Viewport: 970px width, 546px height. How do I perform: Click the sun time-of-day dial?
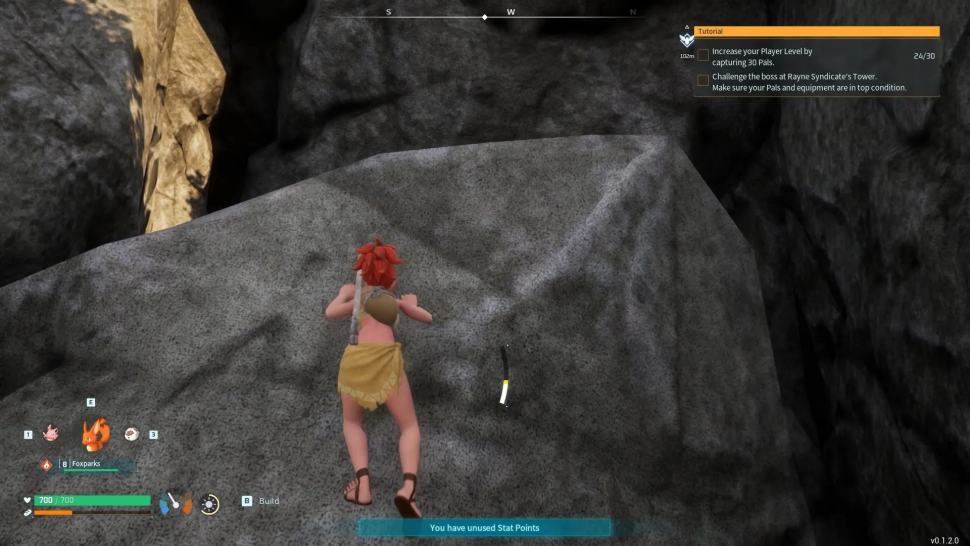[209, 504]
